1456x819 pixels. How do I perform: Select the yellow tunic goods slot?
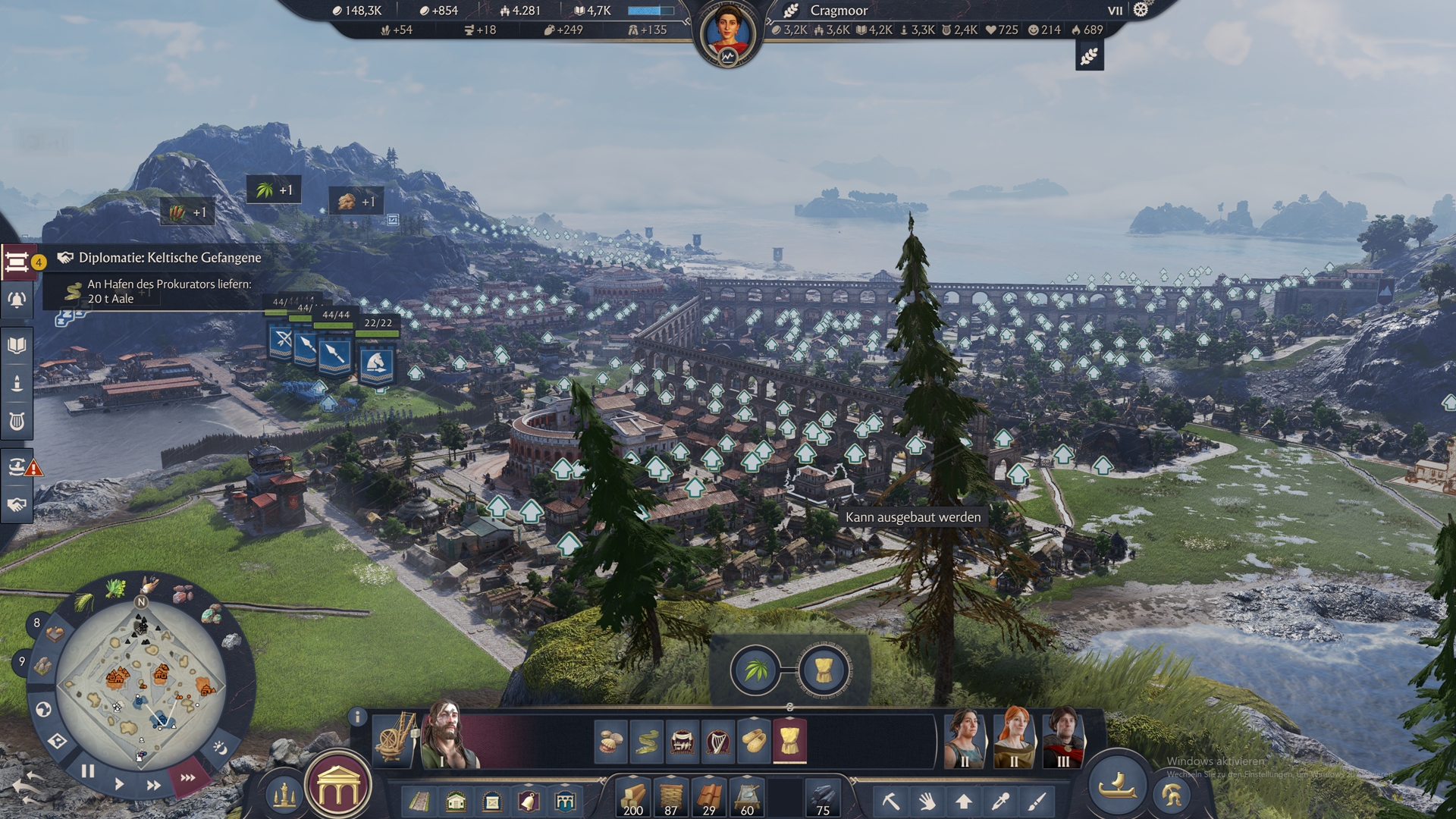(x=789, y=741)
